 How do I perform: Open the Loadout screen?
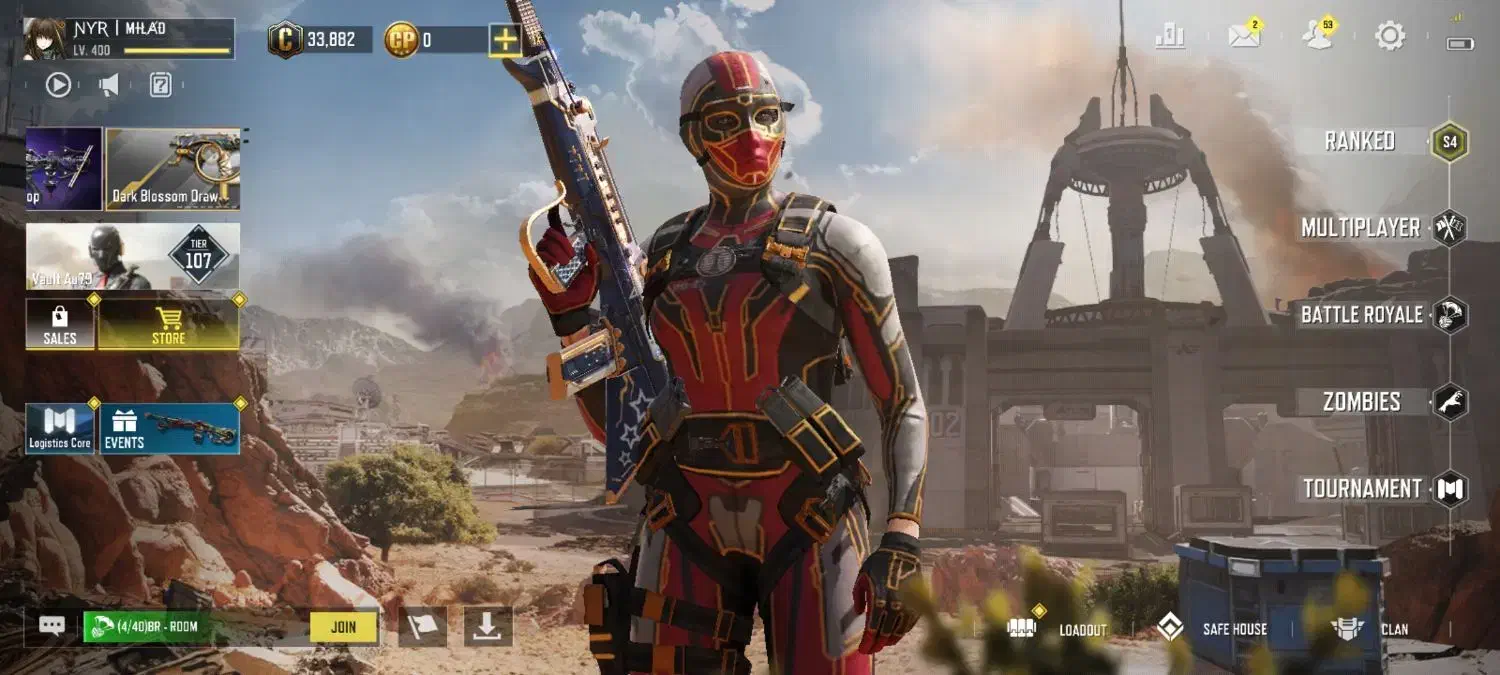[x=1058, y=629]
